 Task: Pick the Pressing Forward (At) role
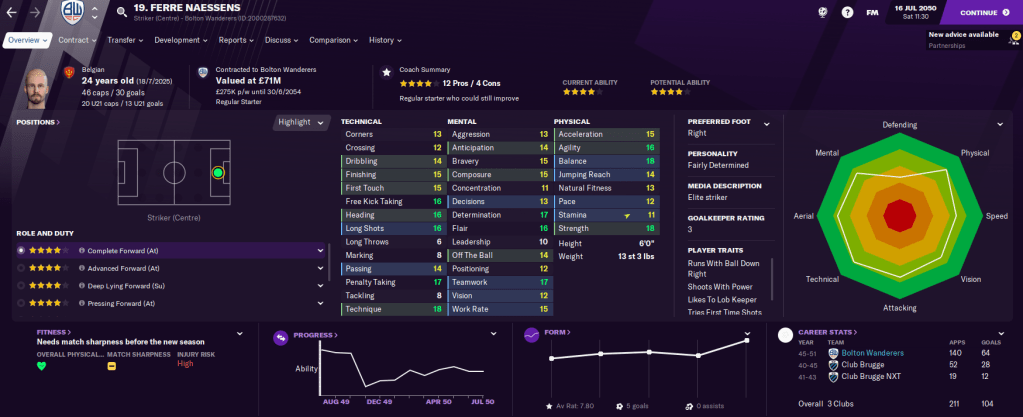click(x=123, y=303)
